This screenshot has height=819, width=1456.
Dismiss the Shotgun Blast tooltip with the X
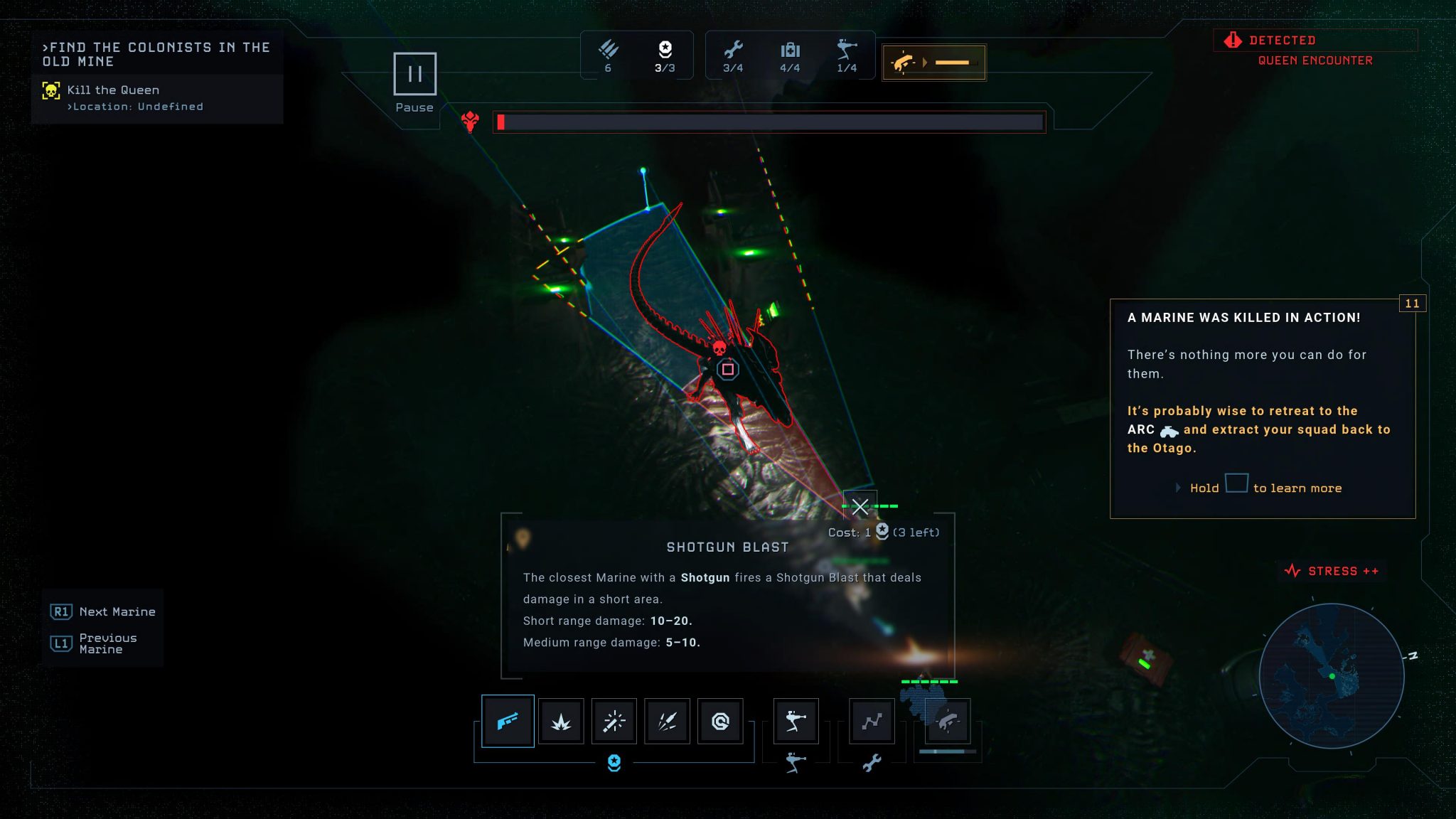861,507
